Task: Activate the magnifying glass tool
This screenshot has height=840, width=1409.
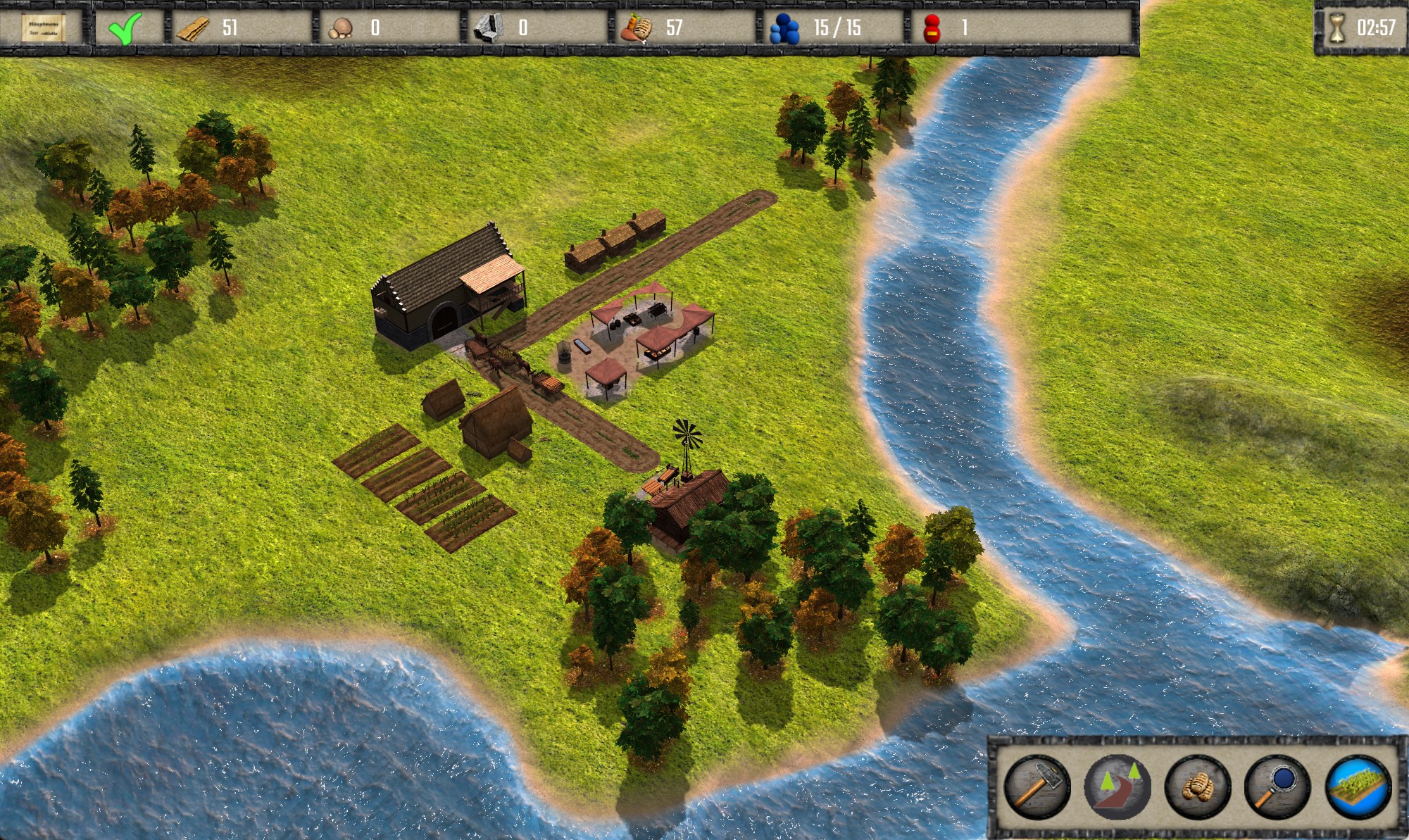Action: pyautogui.click(x=1277, y=786)
